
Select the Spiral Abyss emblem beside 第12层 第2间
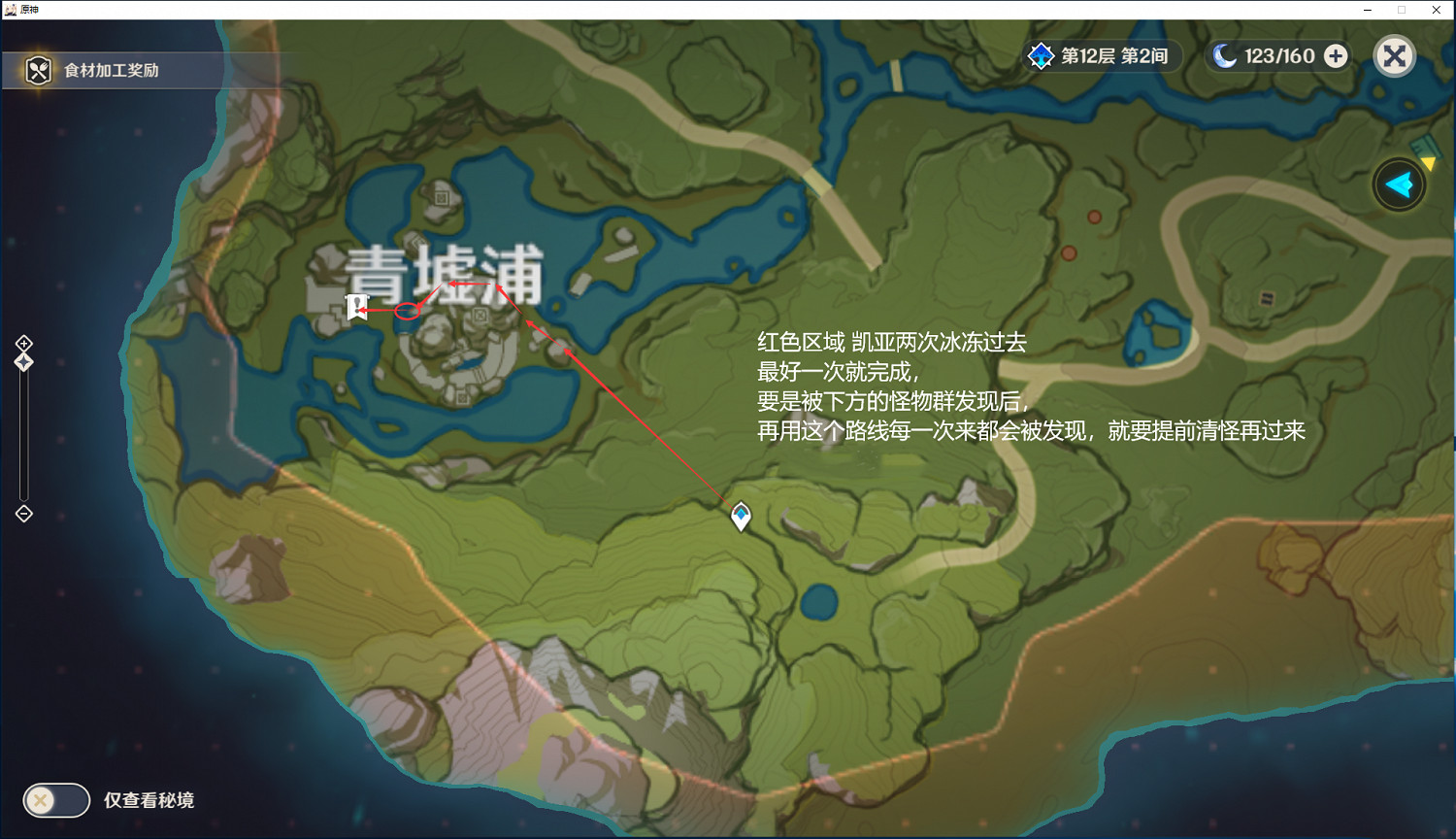(x=1041, y=55)
